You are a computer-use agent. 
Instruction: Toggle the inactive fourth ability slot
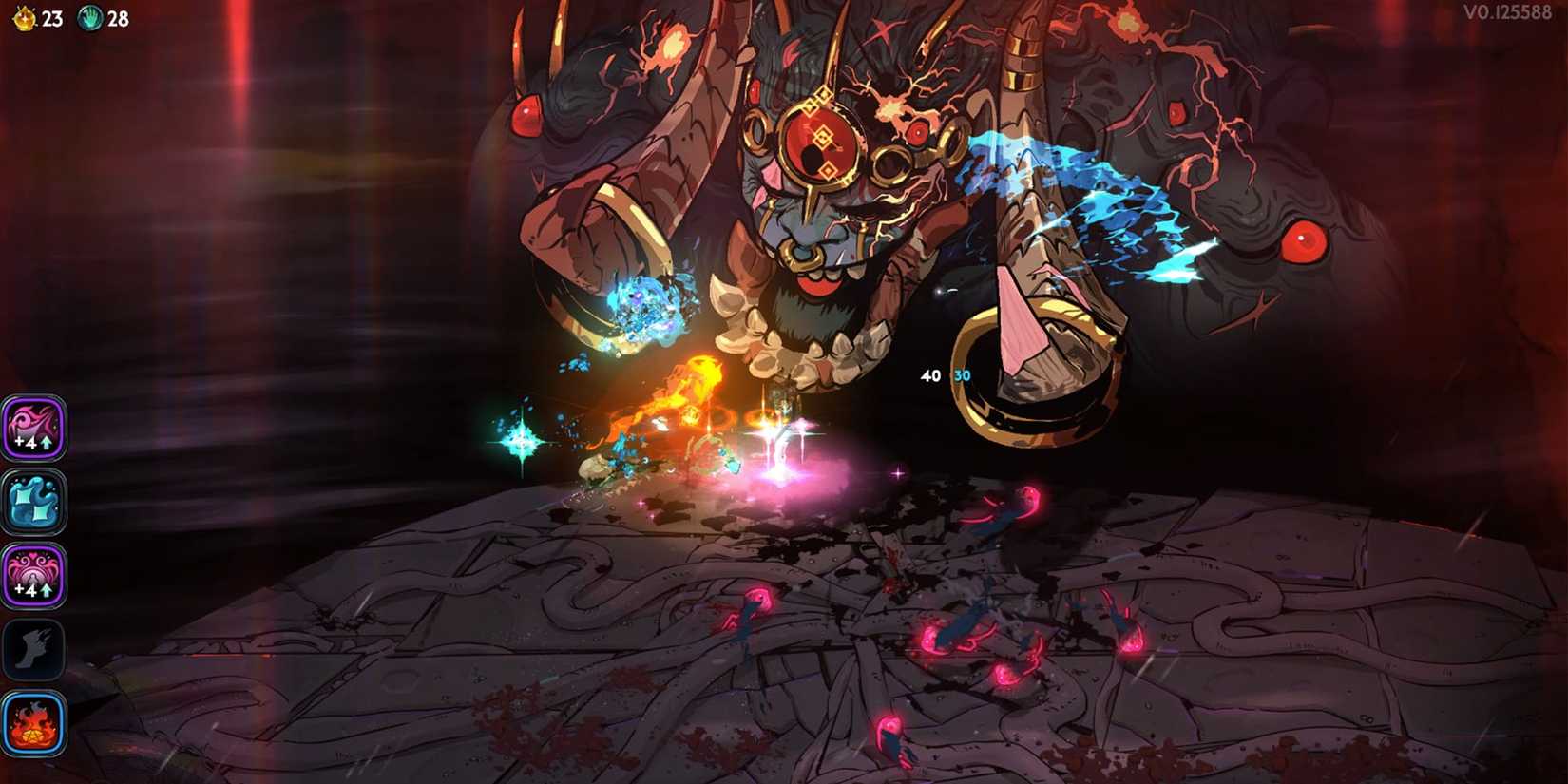pyautogui.click(x=34, y=650)
